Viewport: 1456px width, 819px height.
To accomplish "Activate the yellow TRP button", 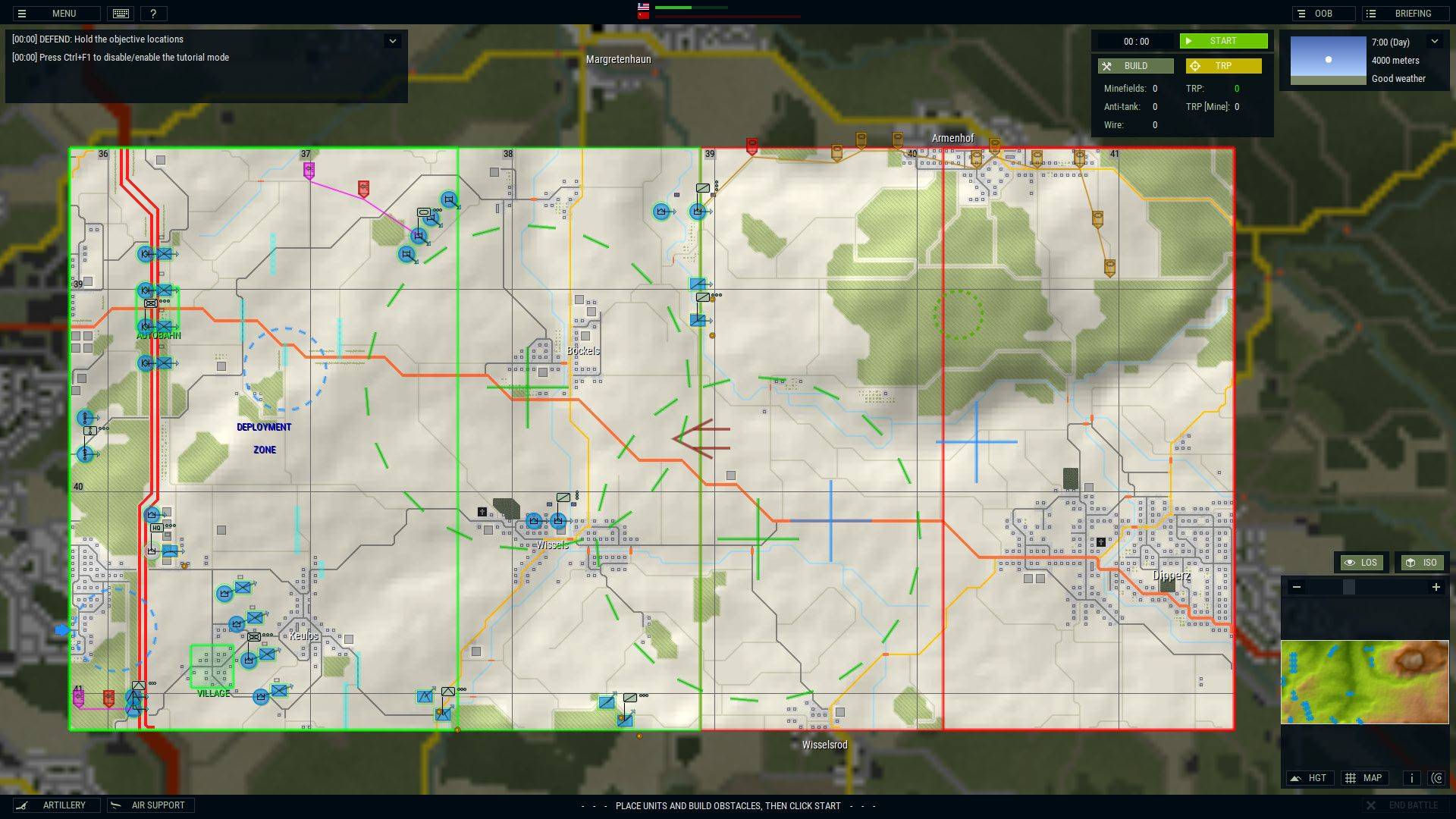I will [x=1223, y=66].
